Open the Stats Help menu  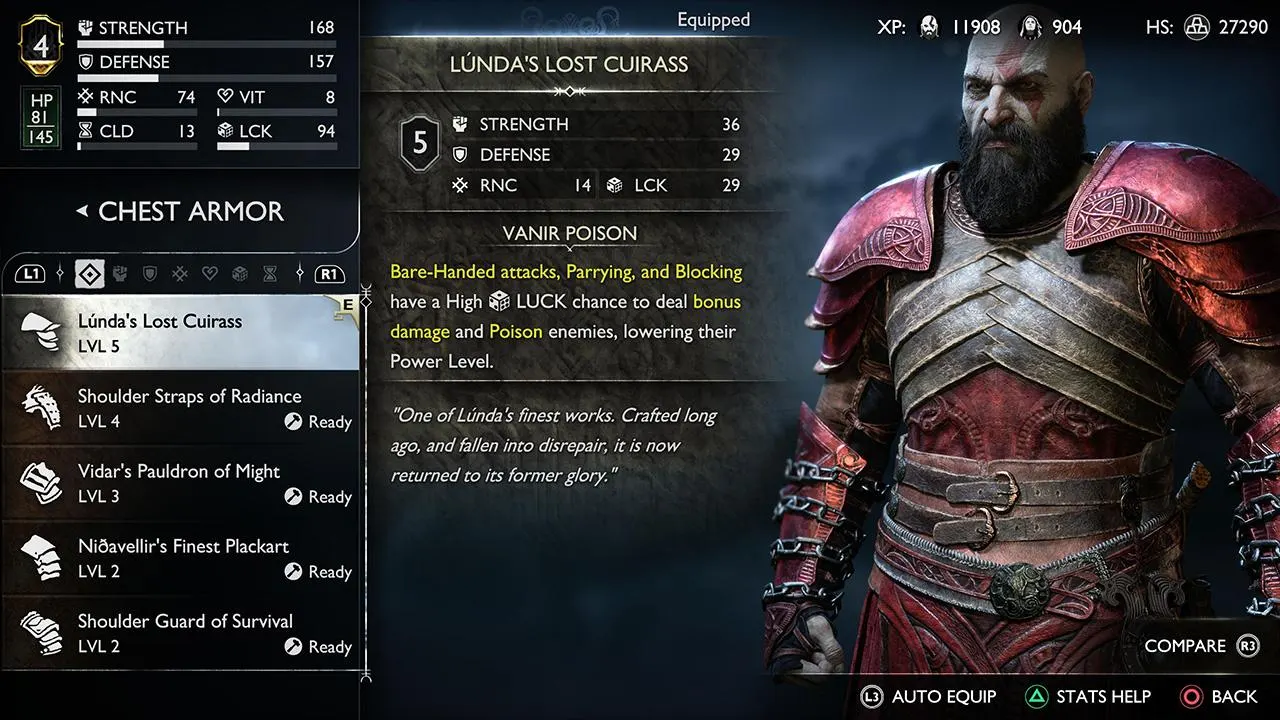[1088, 696]
